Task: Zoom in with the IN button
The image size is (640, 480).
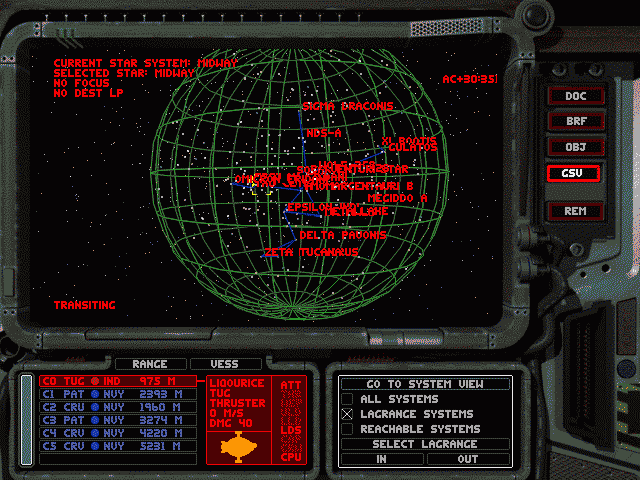Action: pyautogui.click(x=382, y=459)
